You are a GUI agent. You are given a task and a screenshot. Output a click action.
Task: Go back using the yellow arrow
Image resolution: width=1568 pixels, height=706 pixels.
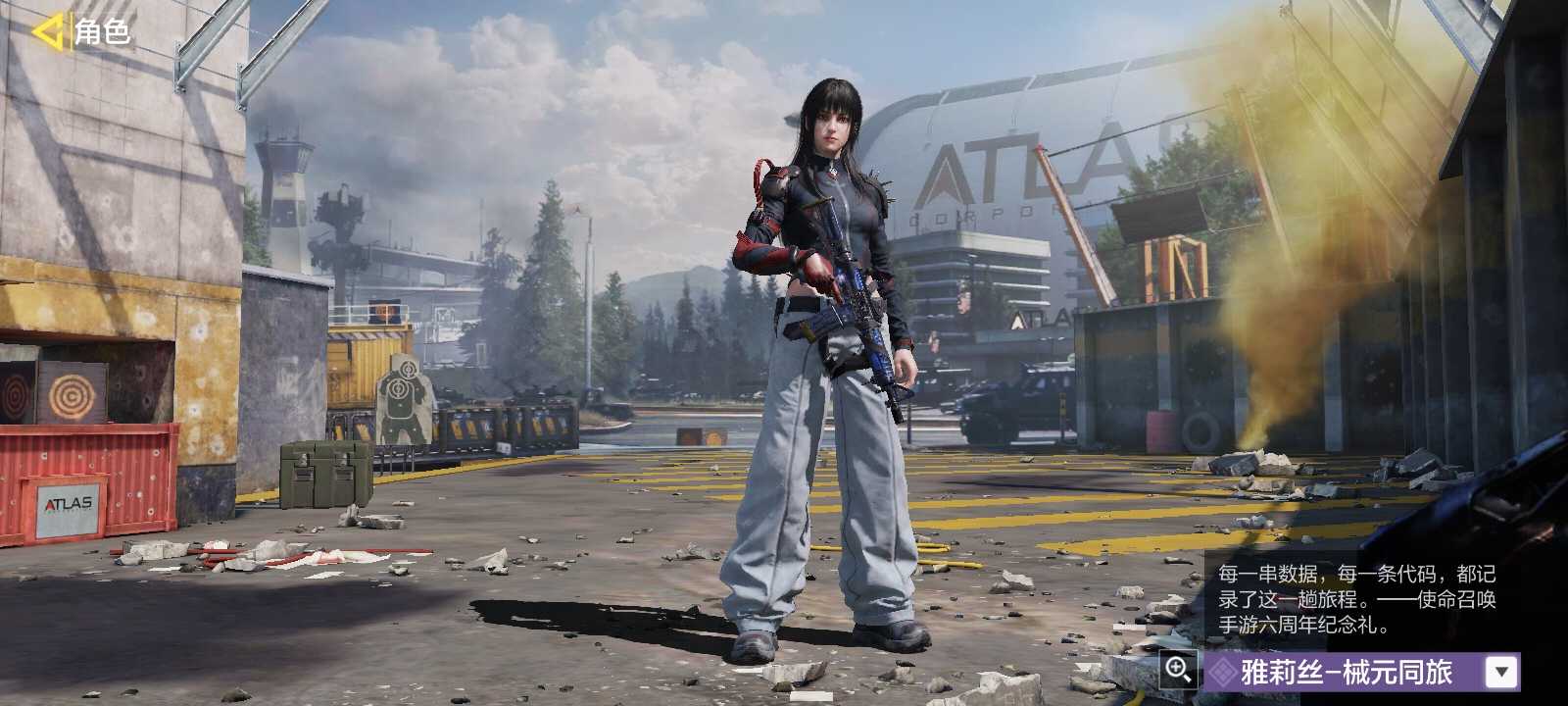pyautogui.click(x=47, y=31)
